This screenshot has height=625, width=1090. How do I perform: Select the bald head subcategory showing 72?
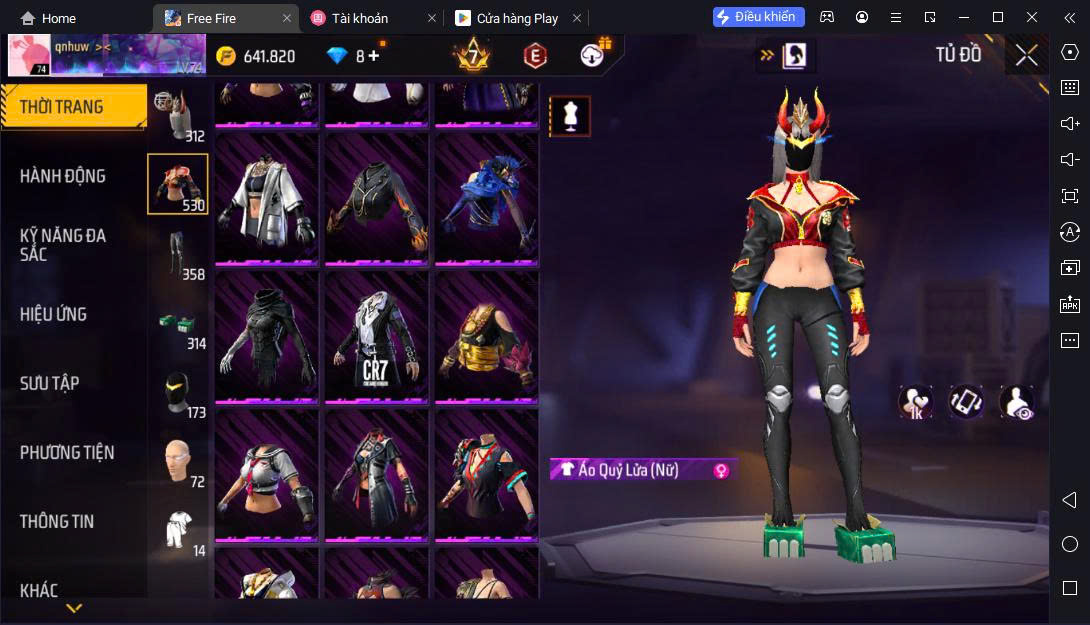(178, 461)
